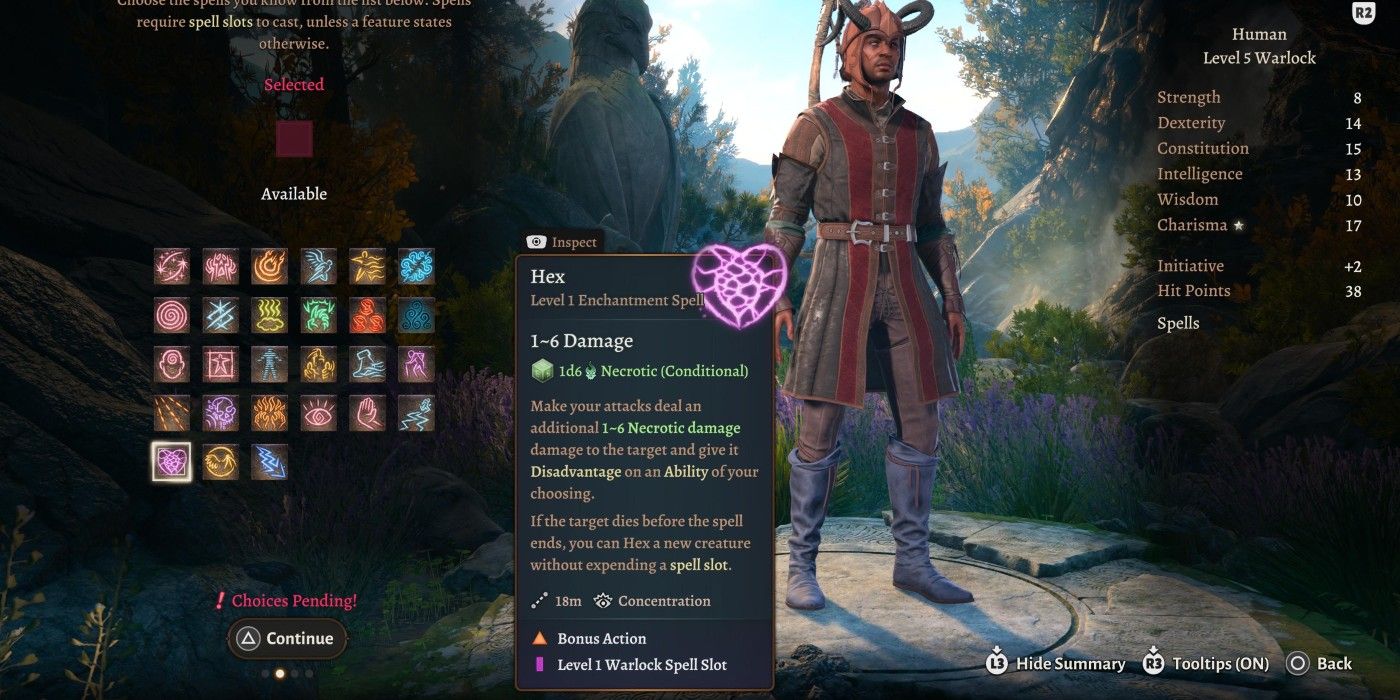
Task: Choose the pink framed star figure spell
Action: click(x=221, y=364)
